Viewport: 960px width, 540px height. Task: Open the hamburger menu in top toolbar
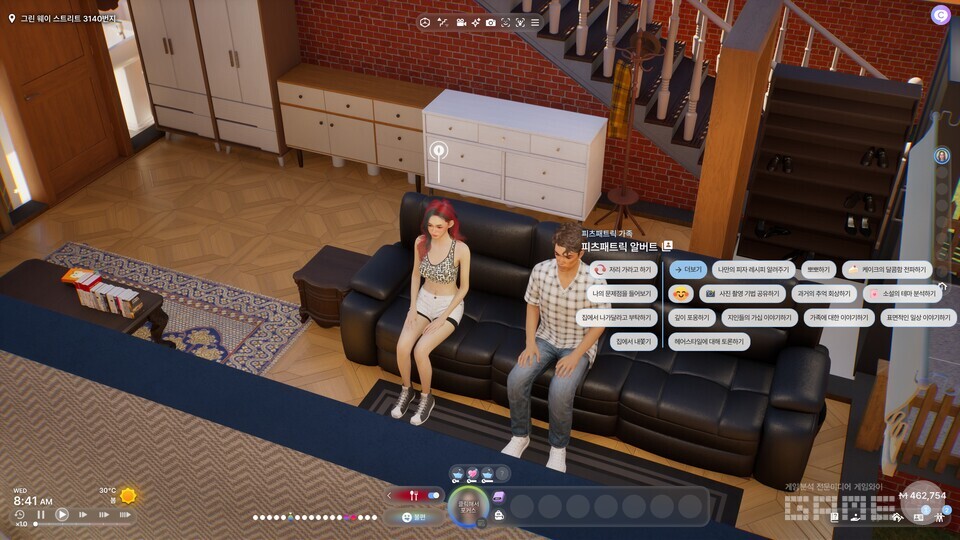[535, 22]
